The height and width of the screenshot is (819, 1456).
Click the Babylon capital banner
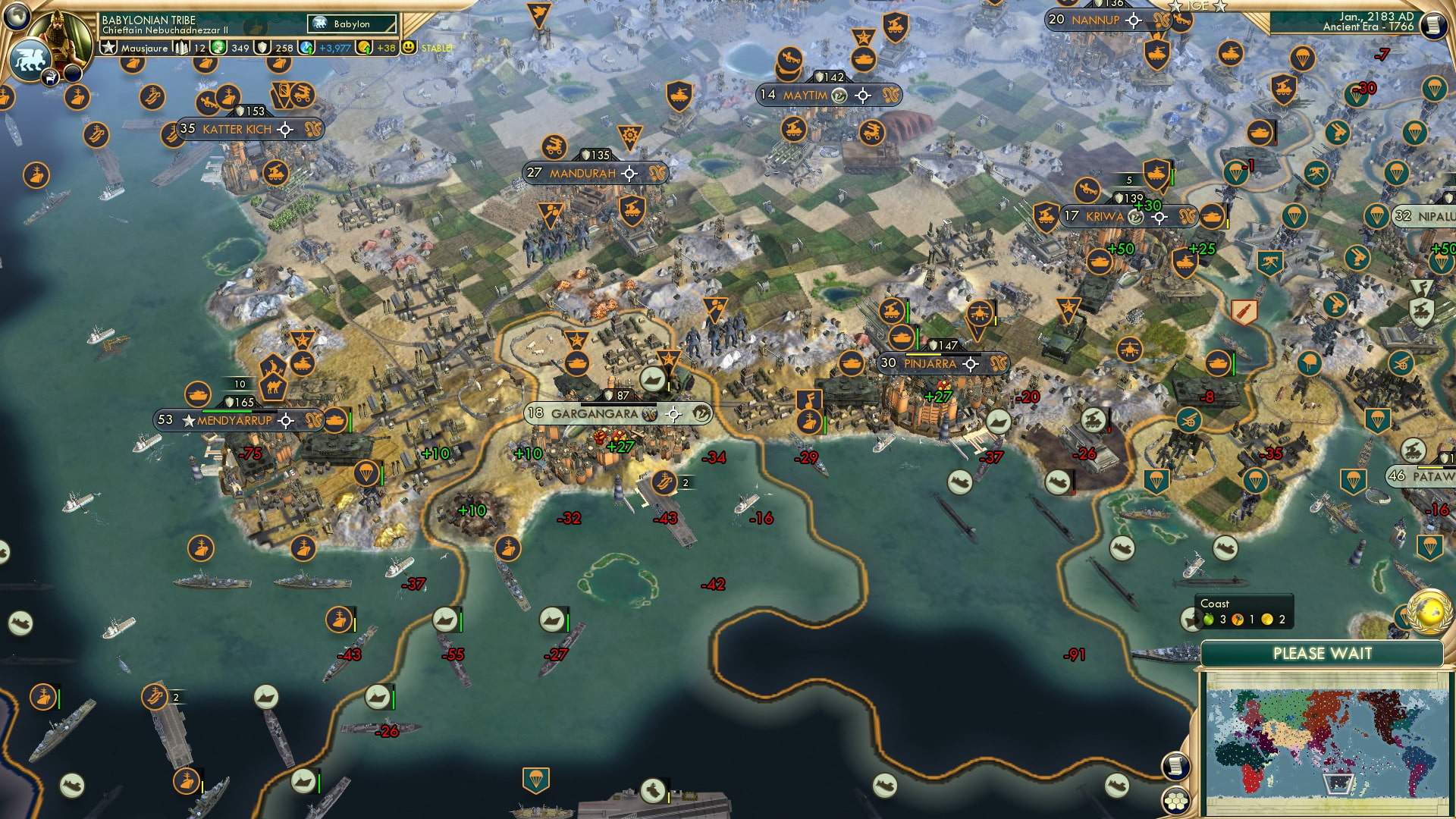pyautogui.click(x=350, y=24)
